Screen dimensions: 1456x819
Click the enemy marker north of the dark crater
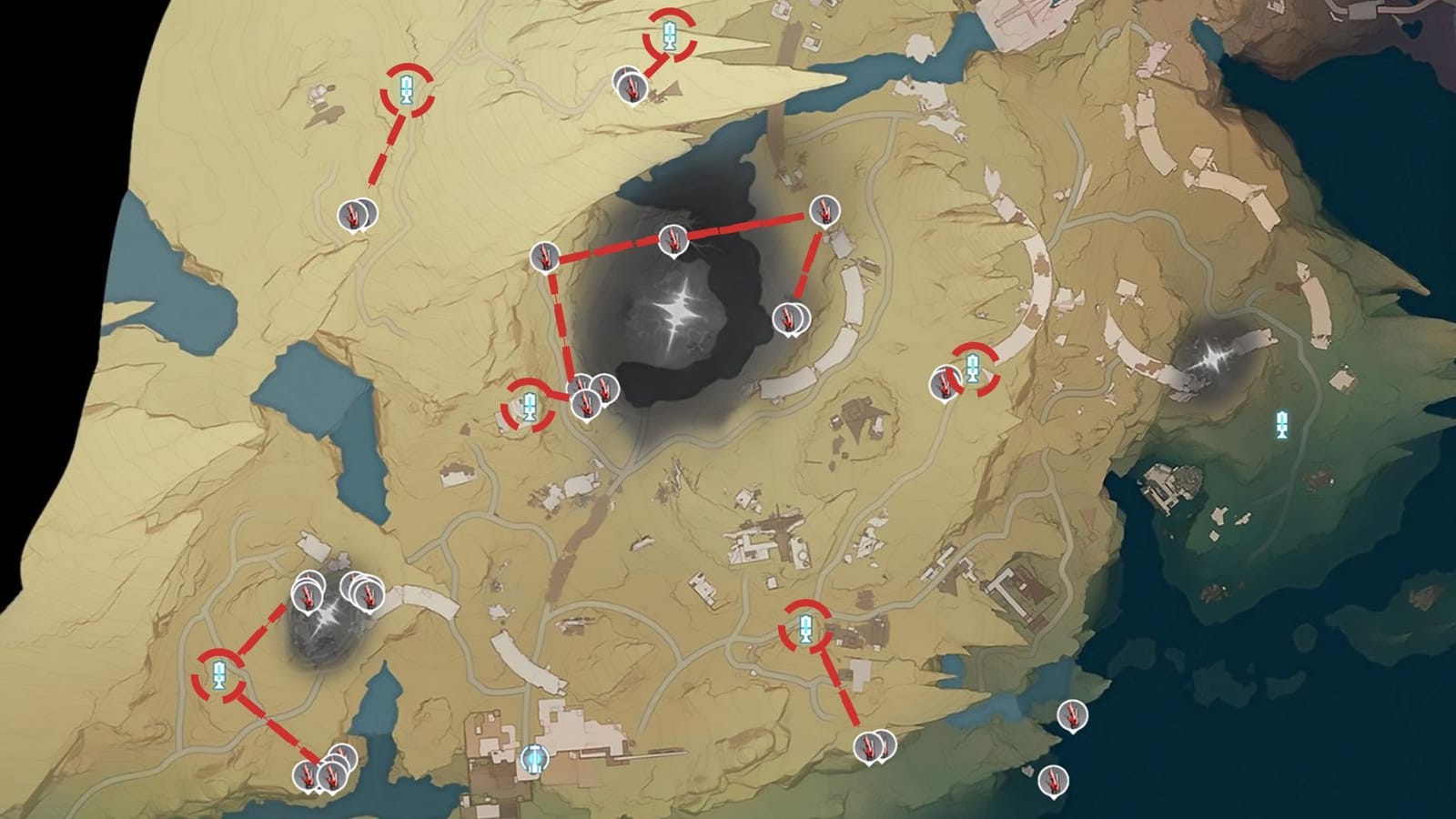[671, 240]
